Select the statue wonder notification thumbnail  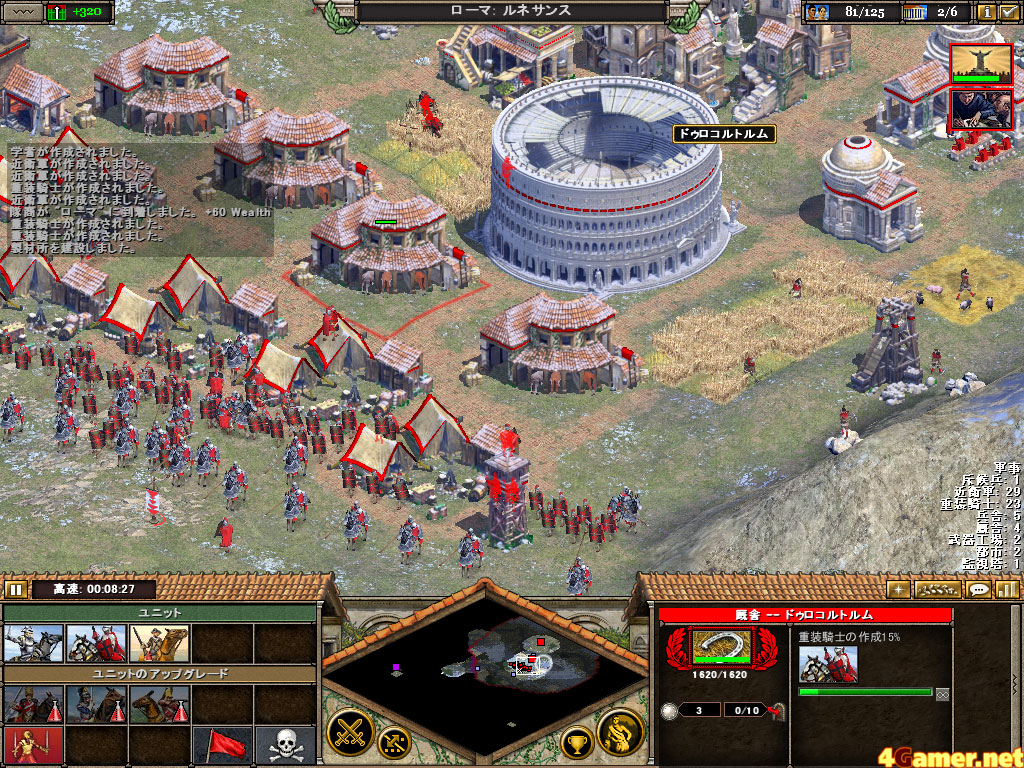point(980,63)
